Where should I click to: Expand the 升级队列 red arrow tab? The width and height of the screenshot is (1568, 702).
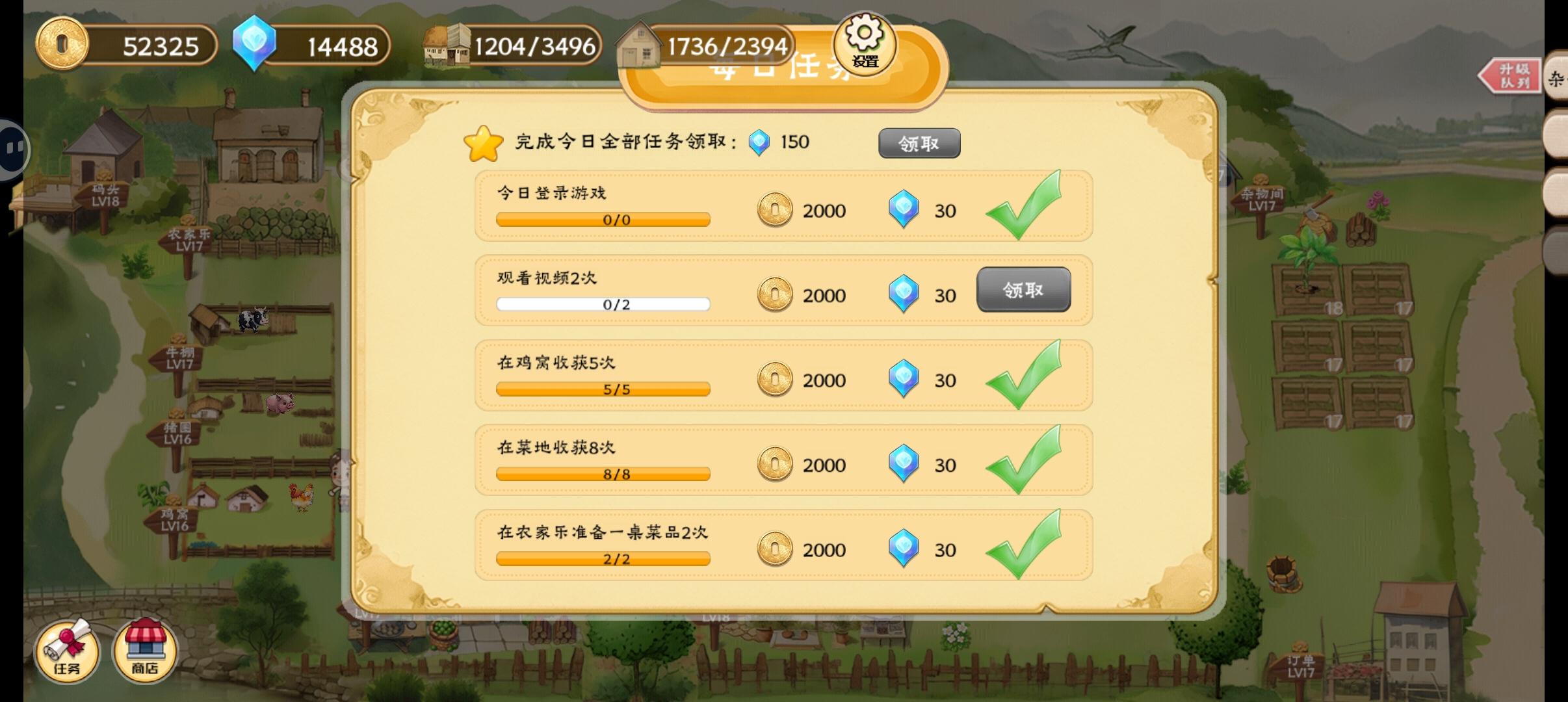coord(1508,75)
